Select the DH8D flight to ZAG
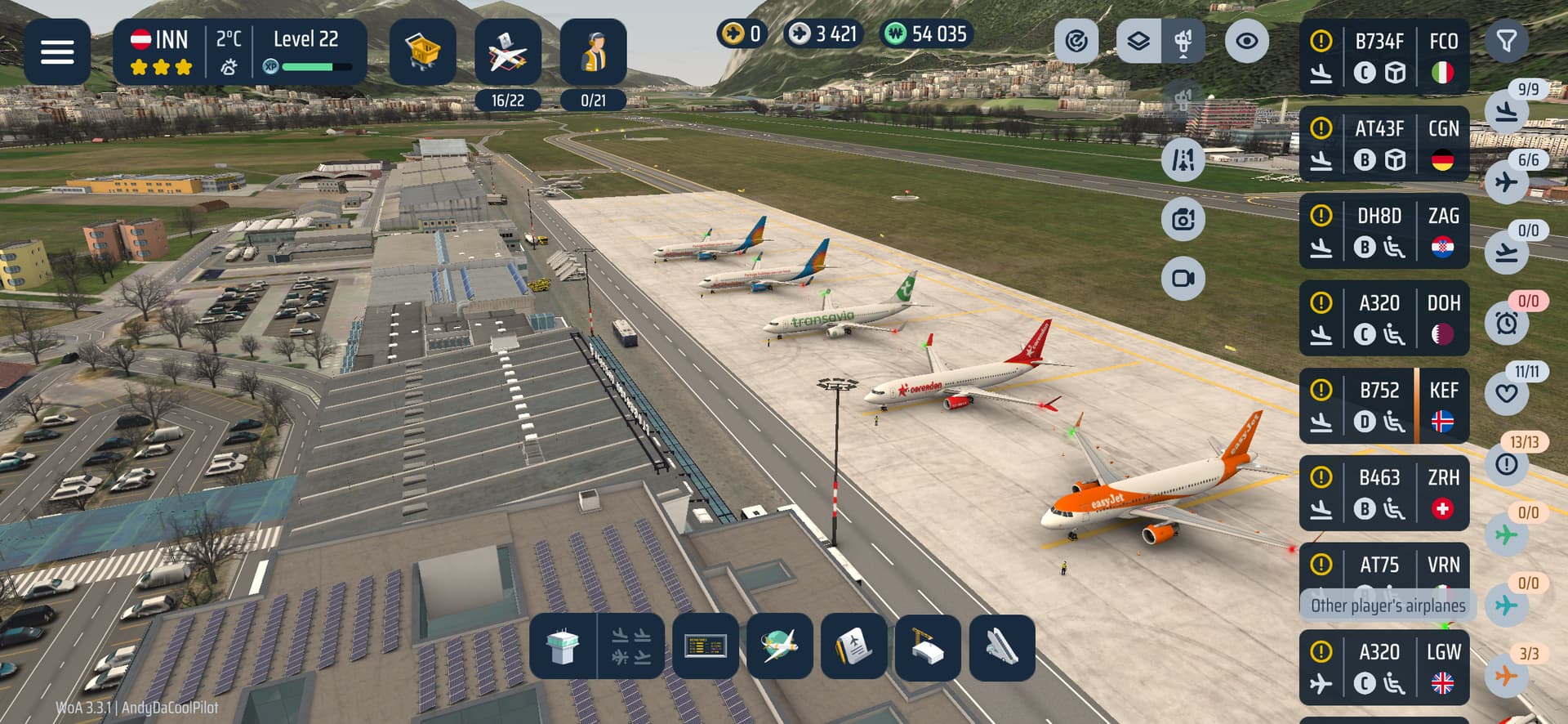The width and height of the screenshot is (1568, 724). (1383, 231)
